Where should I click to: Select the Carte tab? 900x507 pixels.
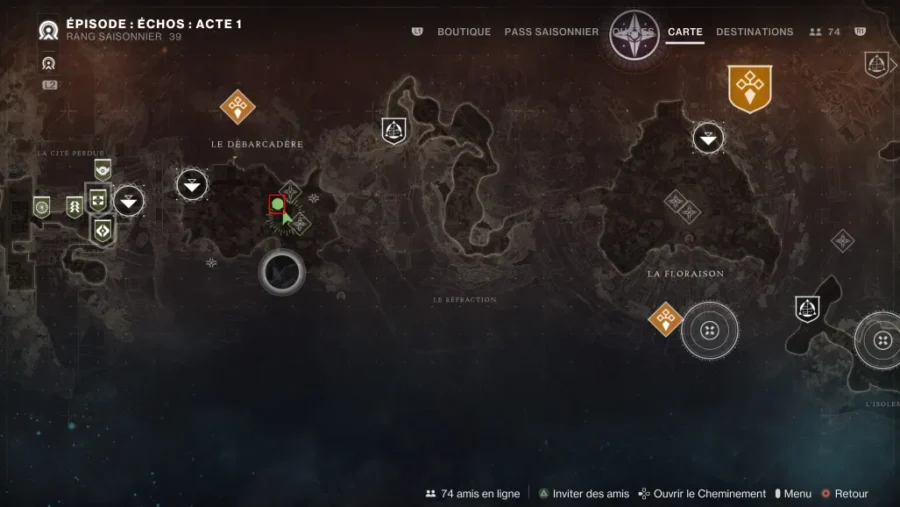[685, 32]
